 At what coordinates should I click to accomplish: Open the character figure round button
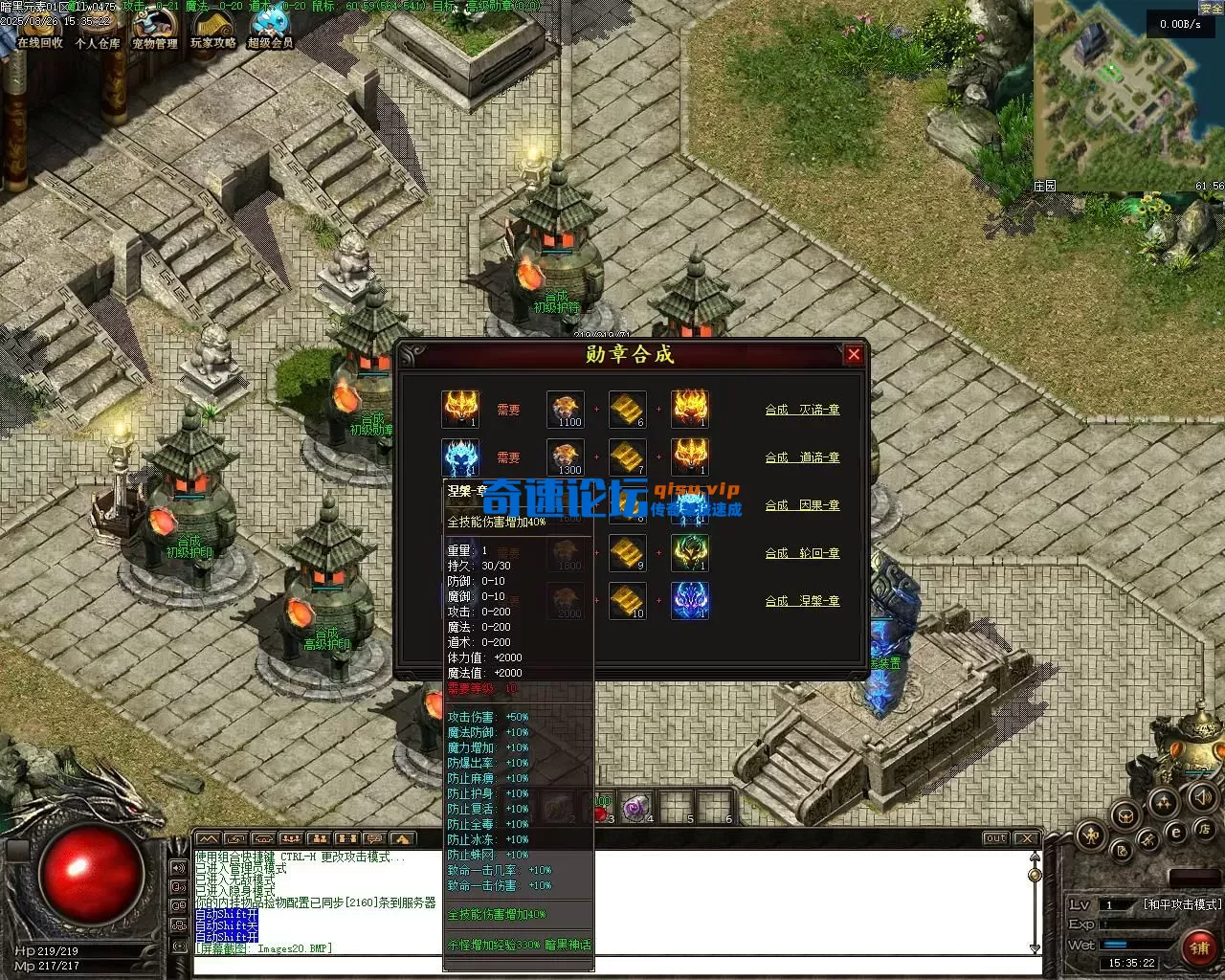(x=1090, y=835)
